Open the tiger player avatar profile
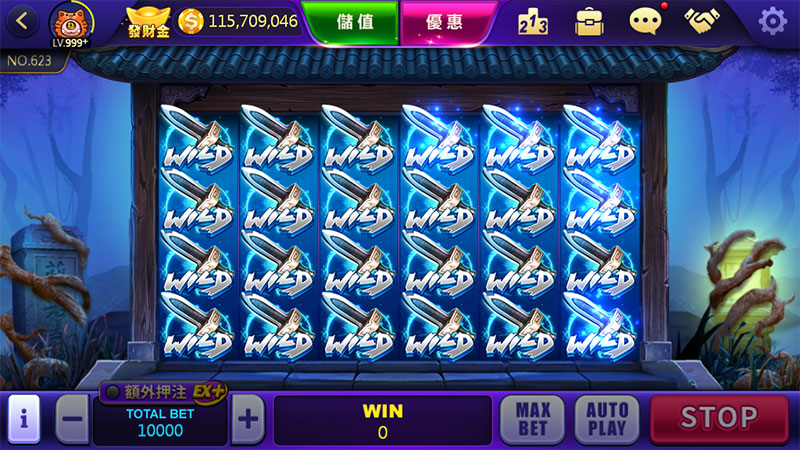Image resolution: width=800 pixels, height=450 pixels. (70, 24)
